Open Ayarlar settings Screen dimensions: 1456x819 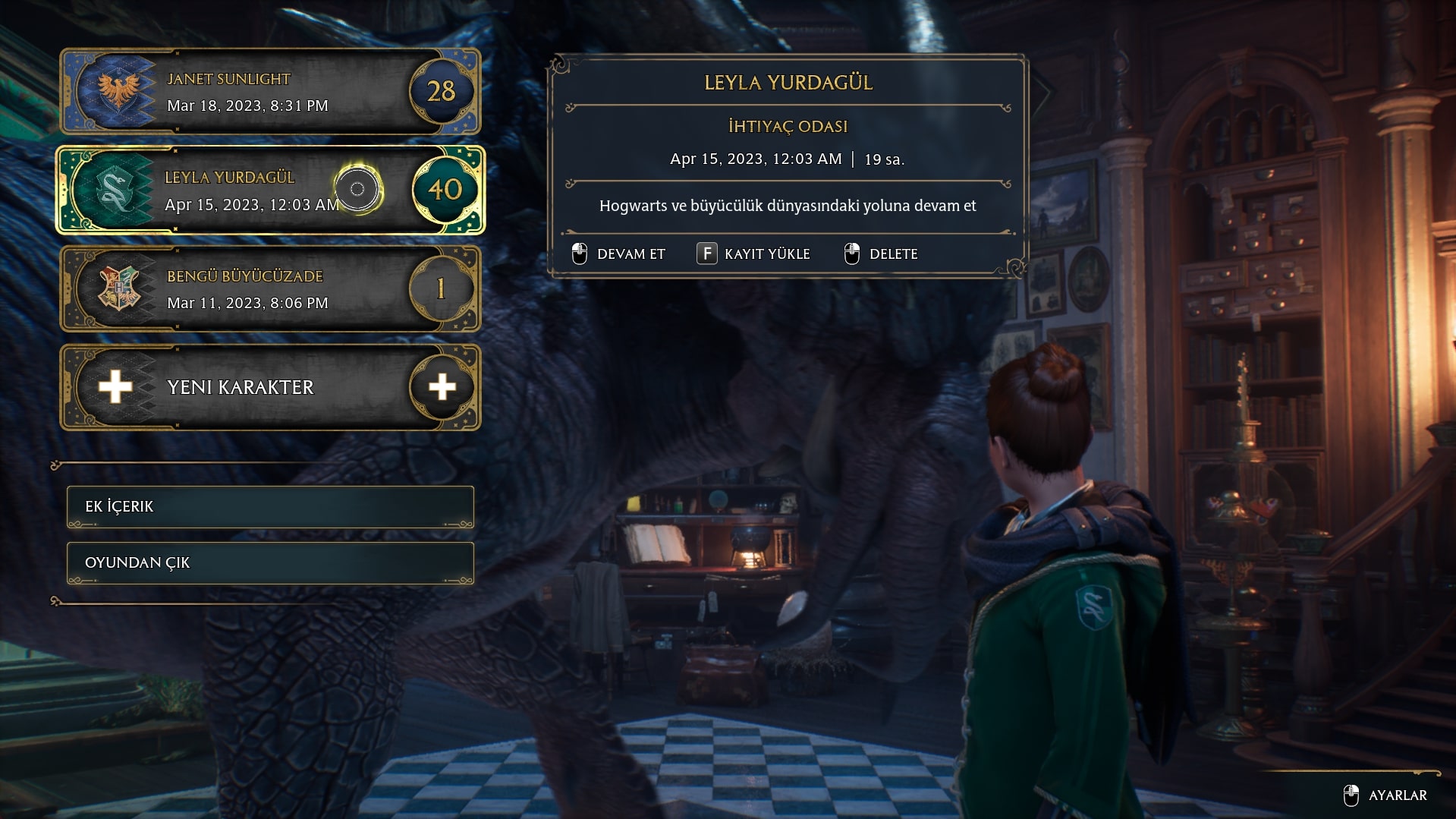1386,795
